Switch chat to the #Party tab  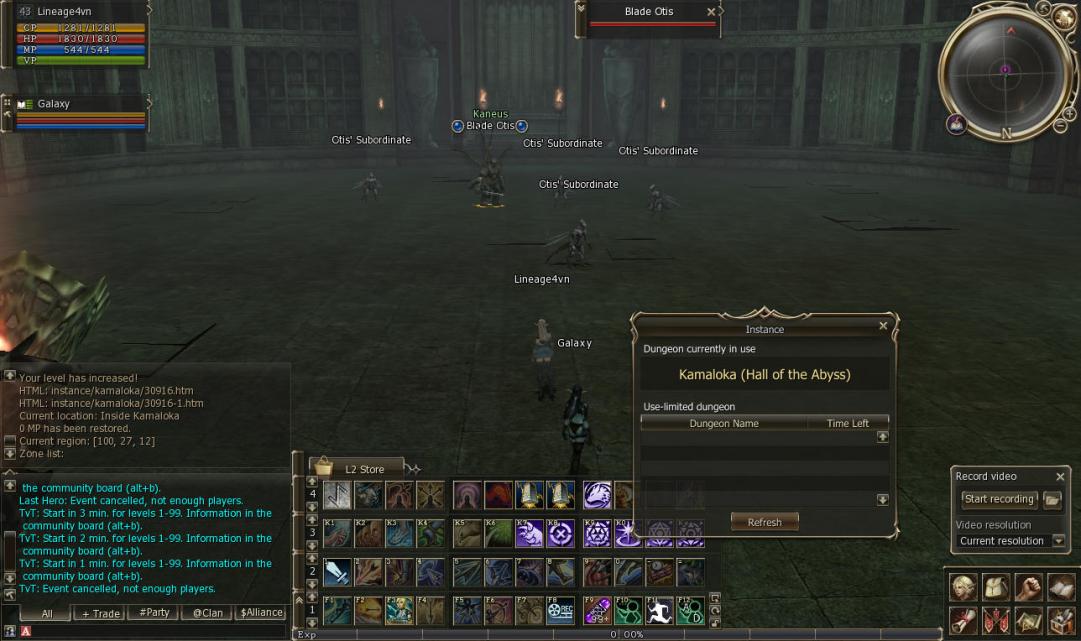pyautogui.click(x=154, y=613)
